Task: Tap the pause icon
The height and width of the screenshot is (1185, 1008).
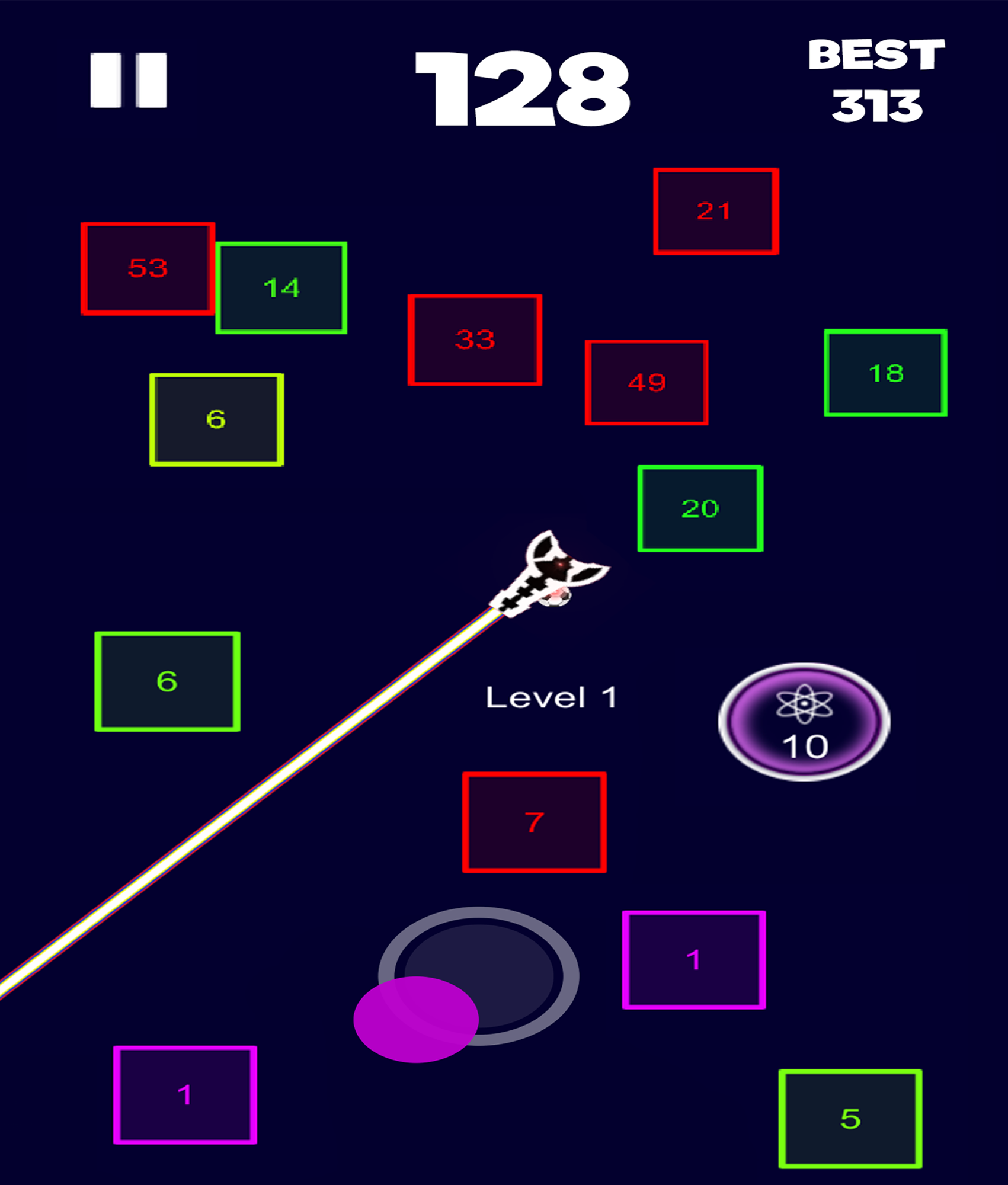Action: pos(129,79)
